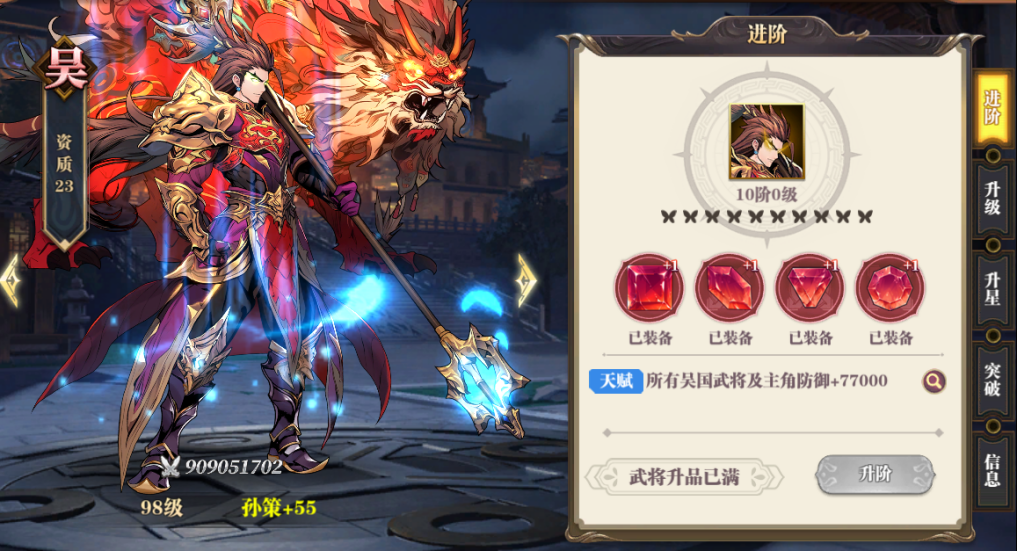Switch to previous hero with left arrow
This screenshot has width=1017, height=551.
11,281
